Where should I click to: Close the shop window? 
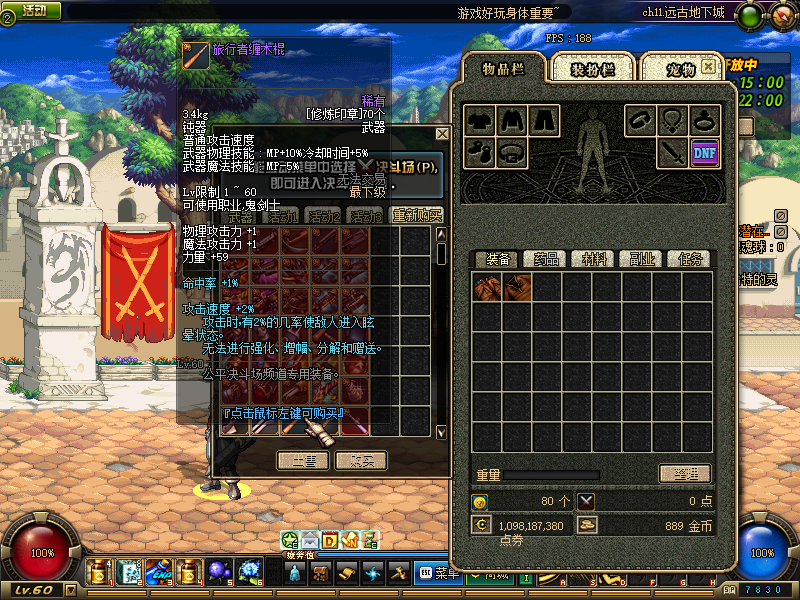[442, 133]
